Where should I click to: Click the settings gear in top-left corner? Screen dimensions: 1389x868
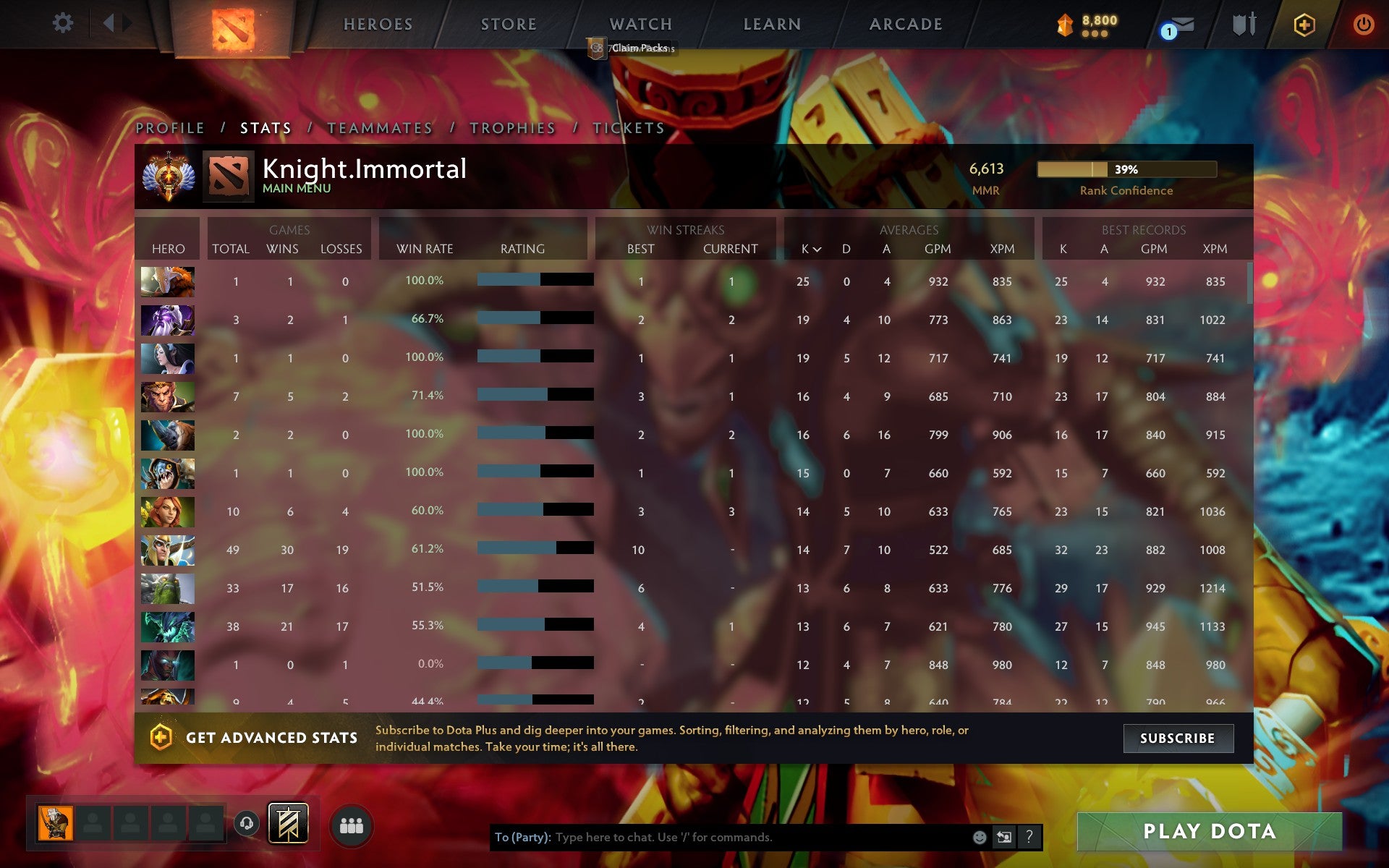[64, 22]
